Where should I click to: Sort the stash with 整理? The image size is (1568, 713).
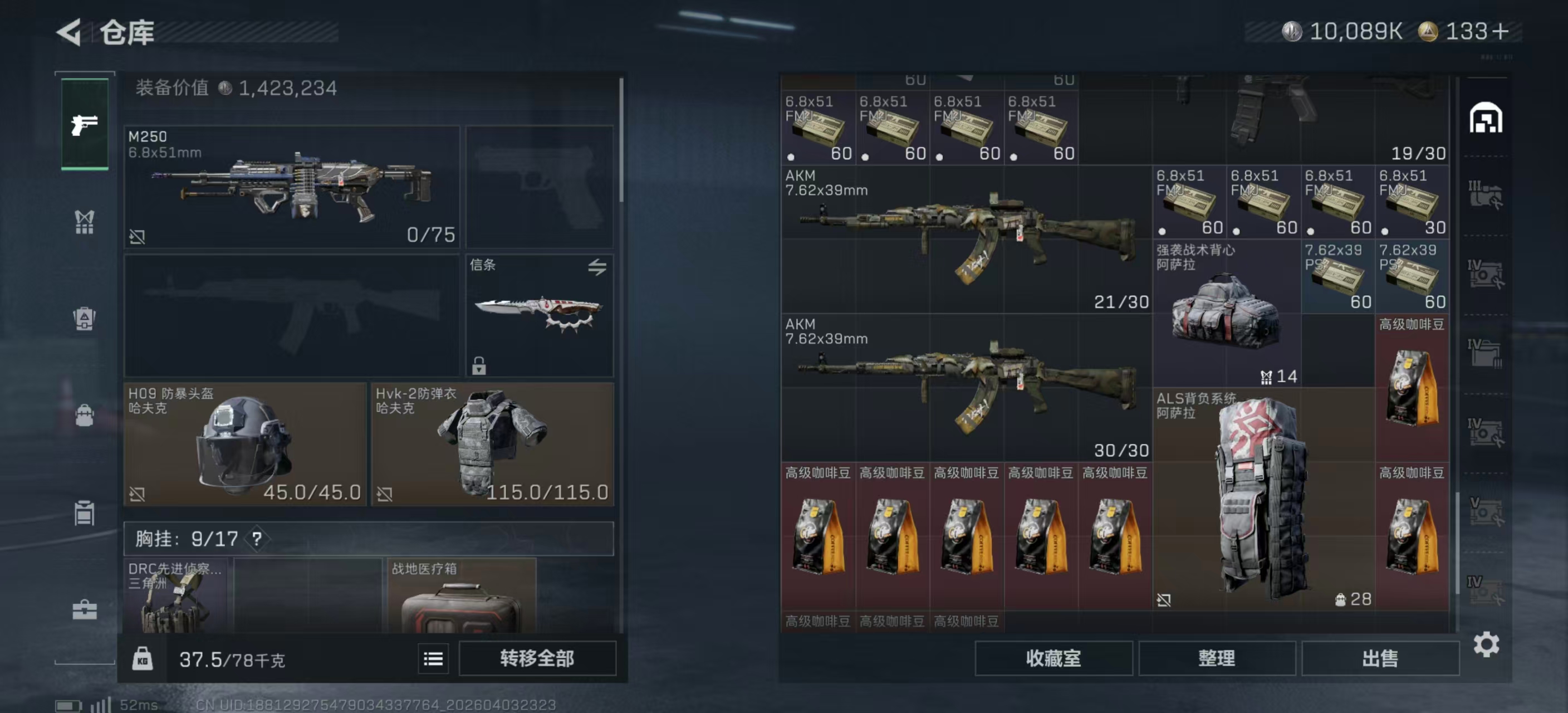(x=1216, y=658)
